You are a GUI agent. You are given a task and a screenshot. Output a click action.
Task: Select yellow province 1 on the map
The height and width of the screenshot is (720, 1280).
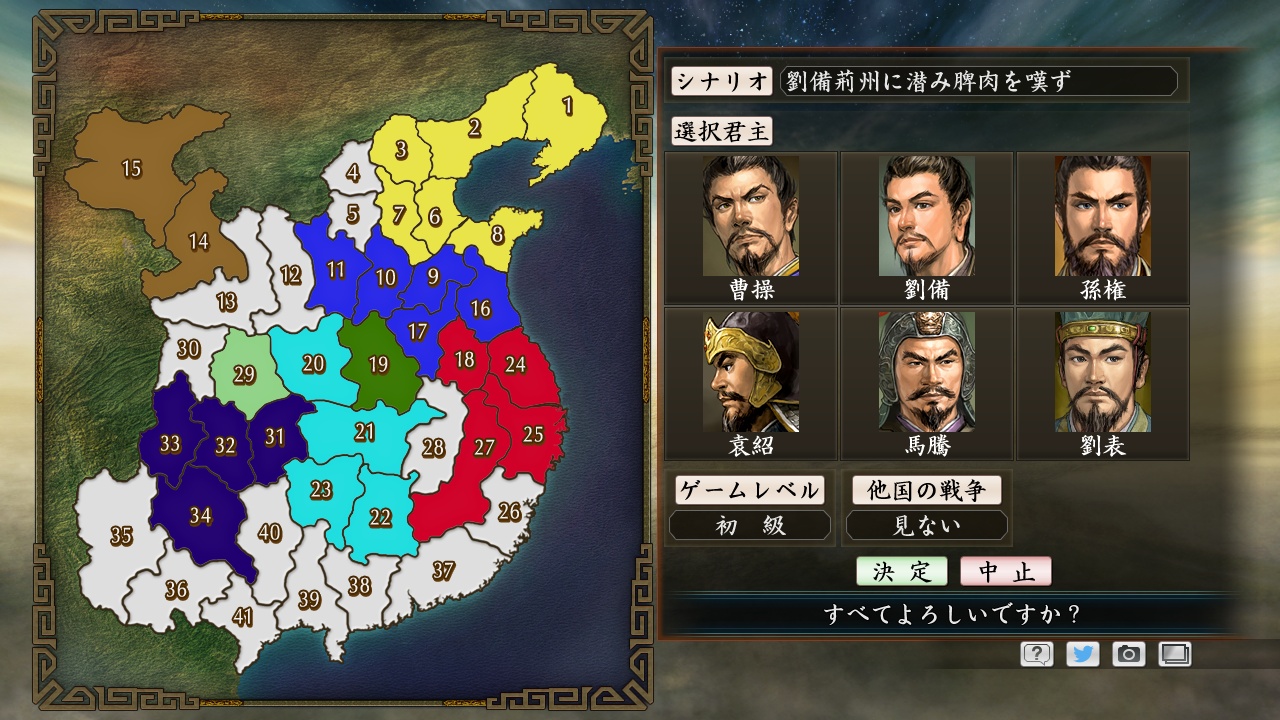click(567, 105)
